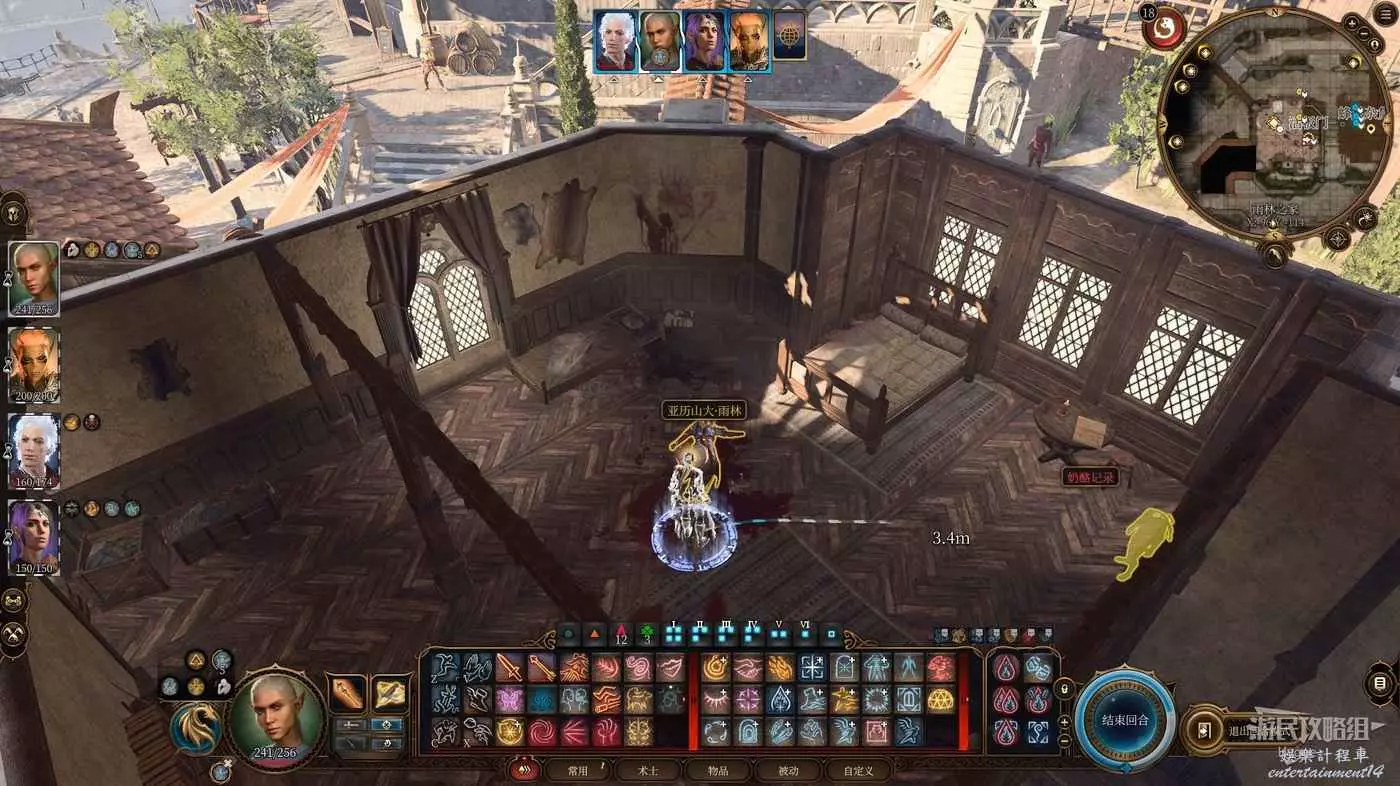Click the globe card in turn order

tap(789, 41)
